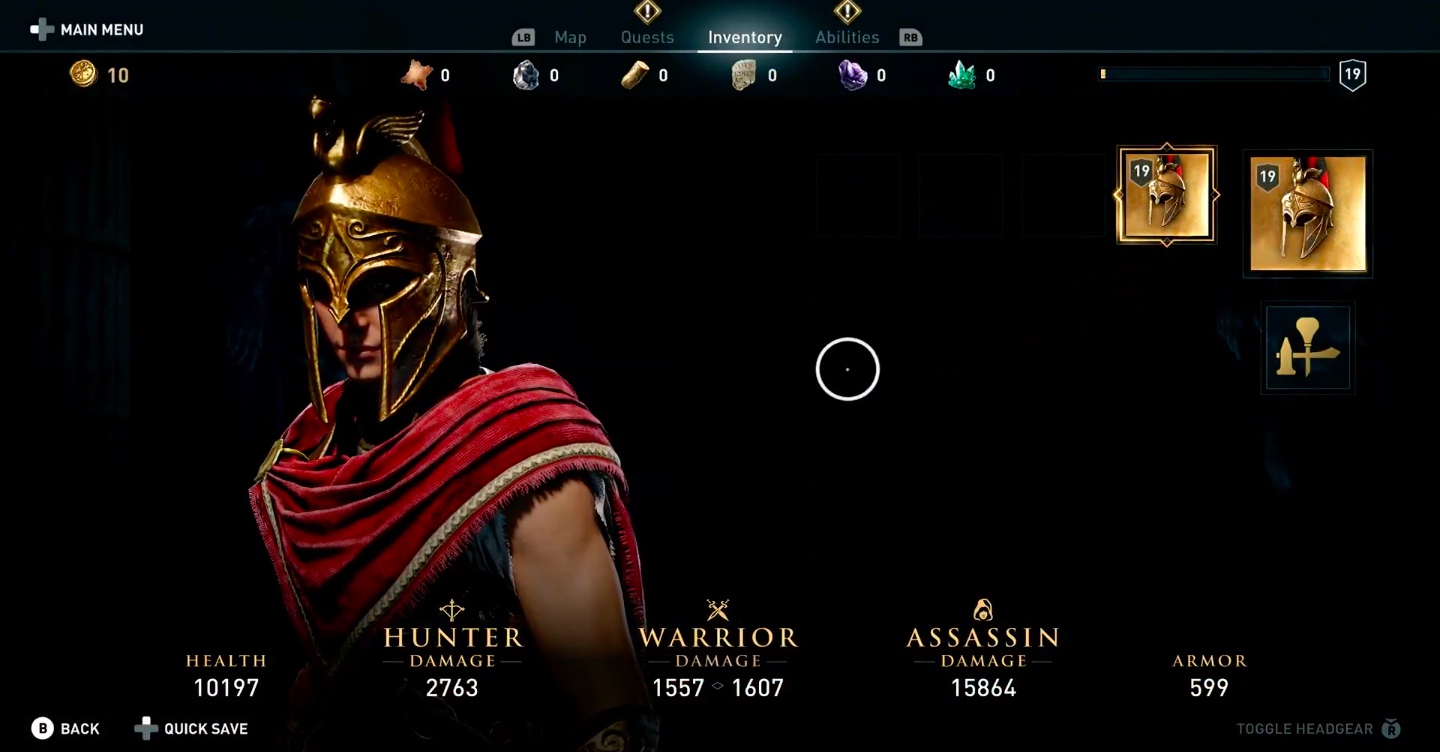Switch to the Map tab
Image resolution: width=1440 pixels, height=752 pixels.
click(x=570, y=37)
